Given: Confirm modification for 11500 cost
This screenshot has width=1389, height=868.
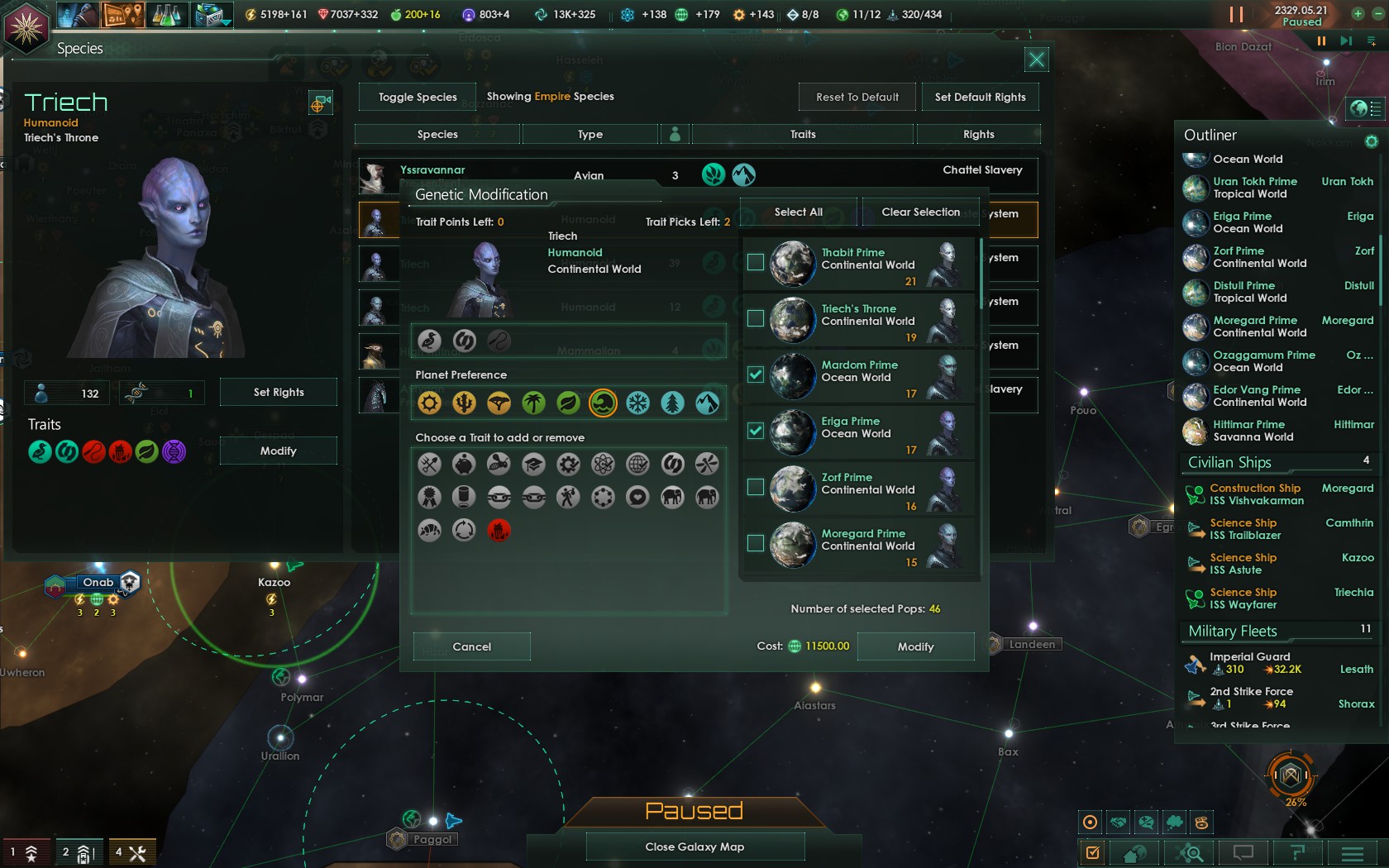Looking at the screenshot, I should point(915,646).
